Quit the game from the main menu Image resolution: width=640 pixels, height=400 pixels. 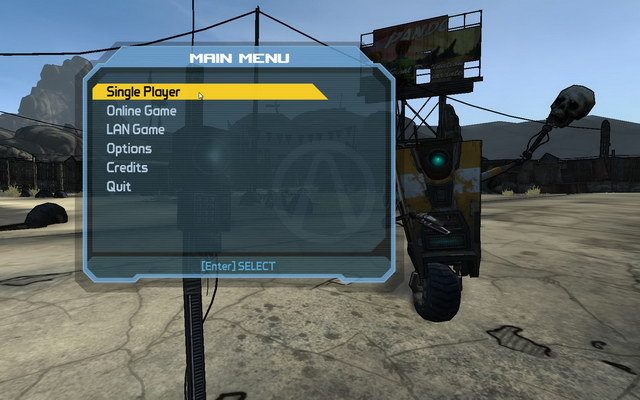click(x=119, y=187)
